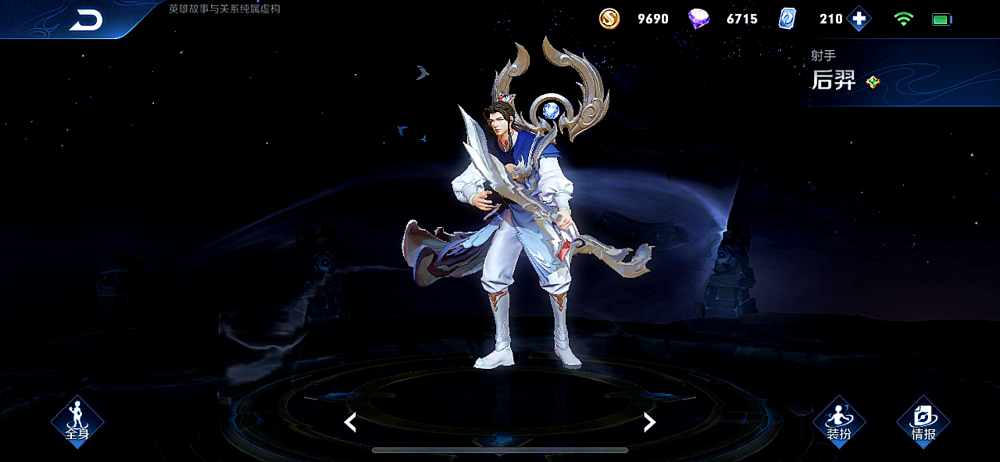Tap the blue ticket currency icon
1000x462 pixels.
pyautogui.click(x=788, y=18)
